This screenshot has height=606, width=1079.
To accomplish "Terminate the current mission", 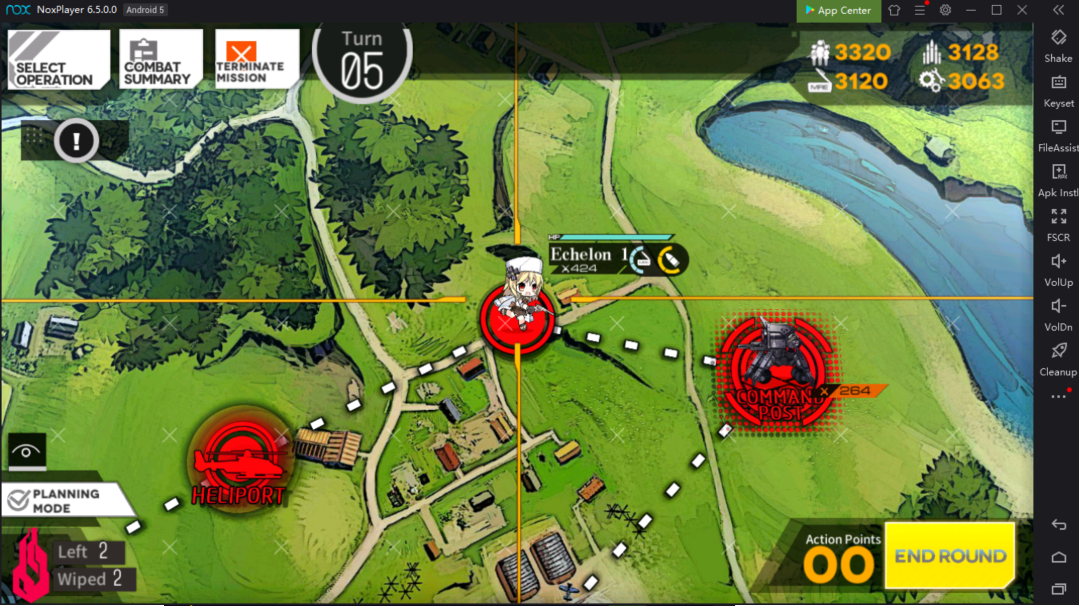I will [x=257, y=60].
